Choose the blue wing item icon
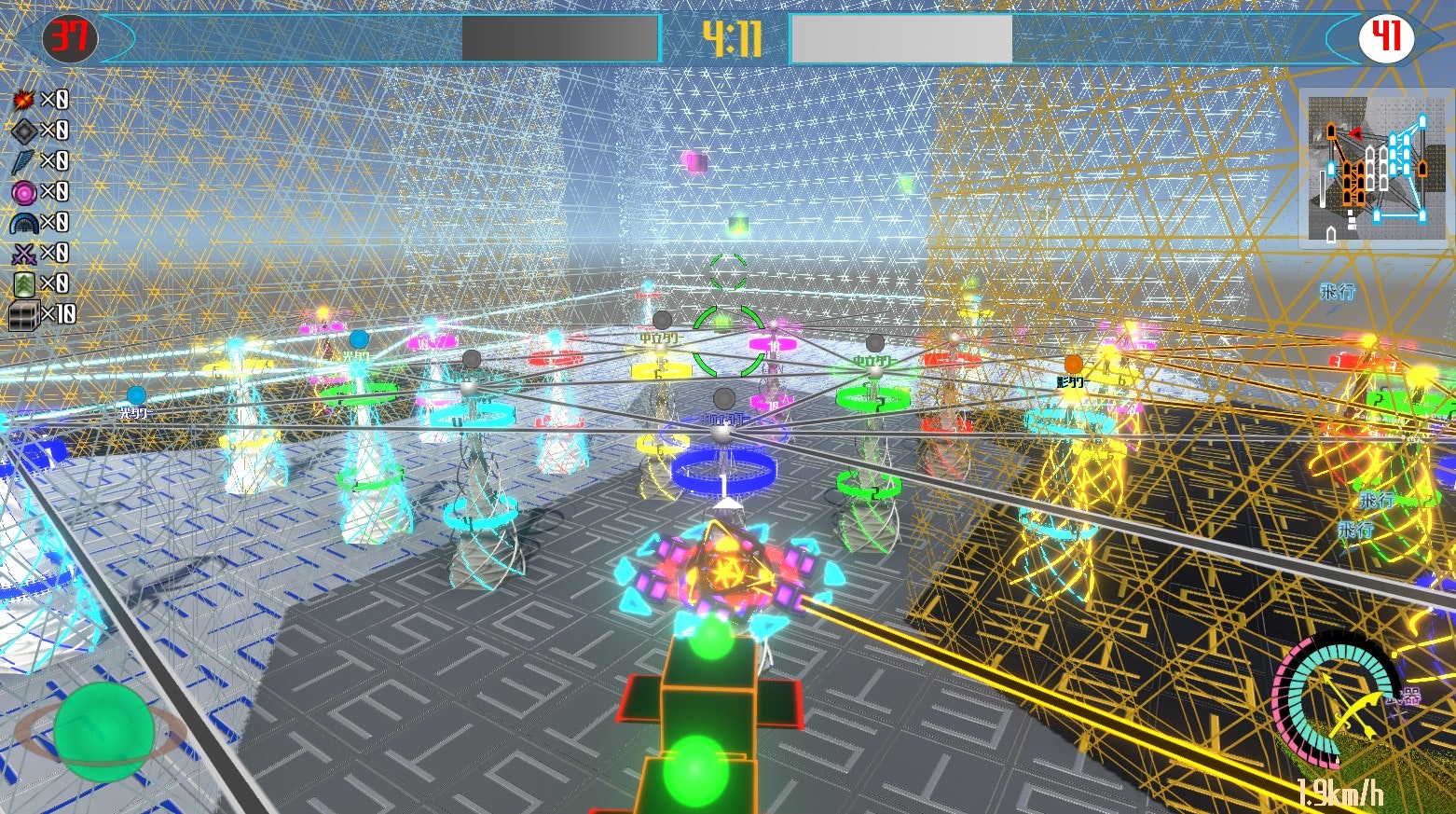This screenshot has width=1456, height=814. [23, 161]
